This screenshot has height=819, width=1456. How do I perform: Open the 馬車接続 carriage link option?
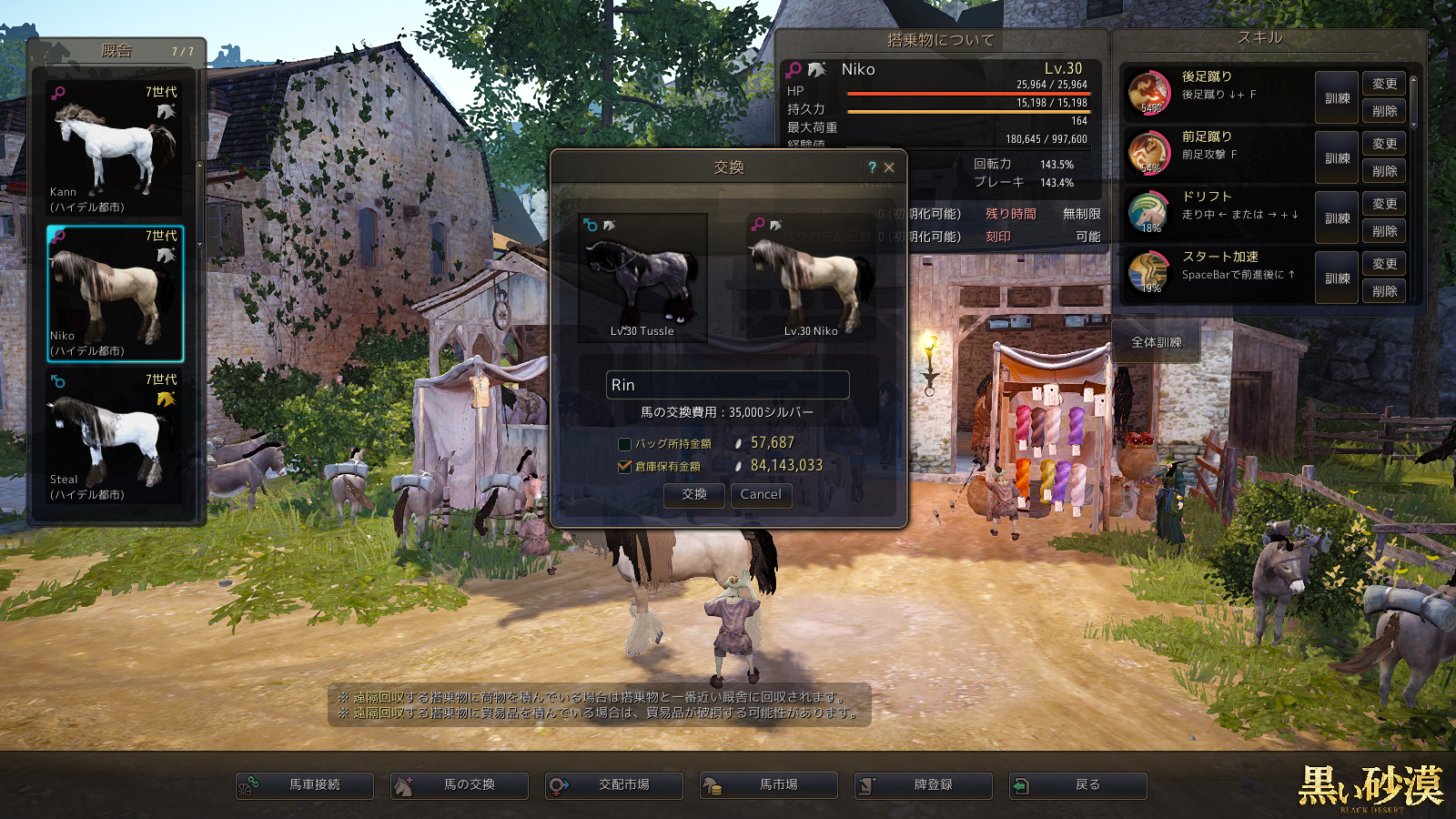305,785
